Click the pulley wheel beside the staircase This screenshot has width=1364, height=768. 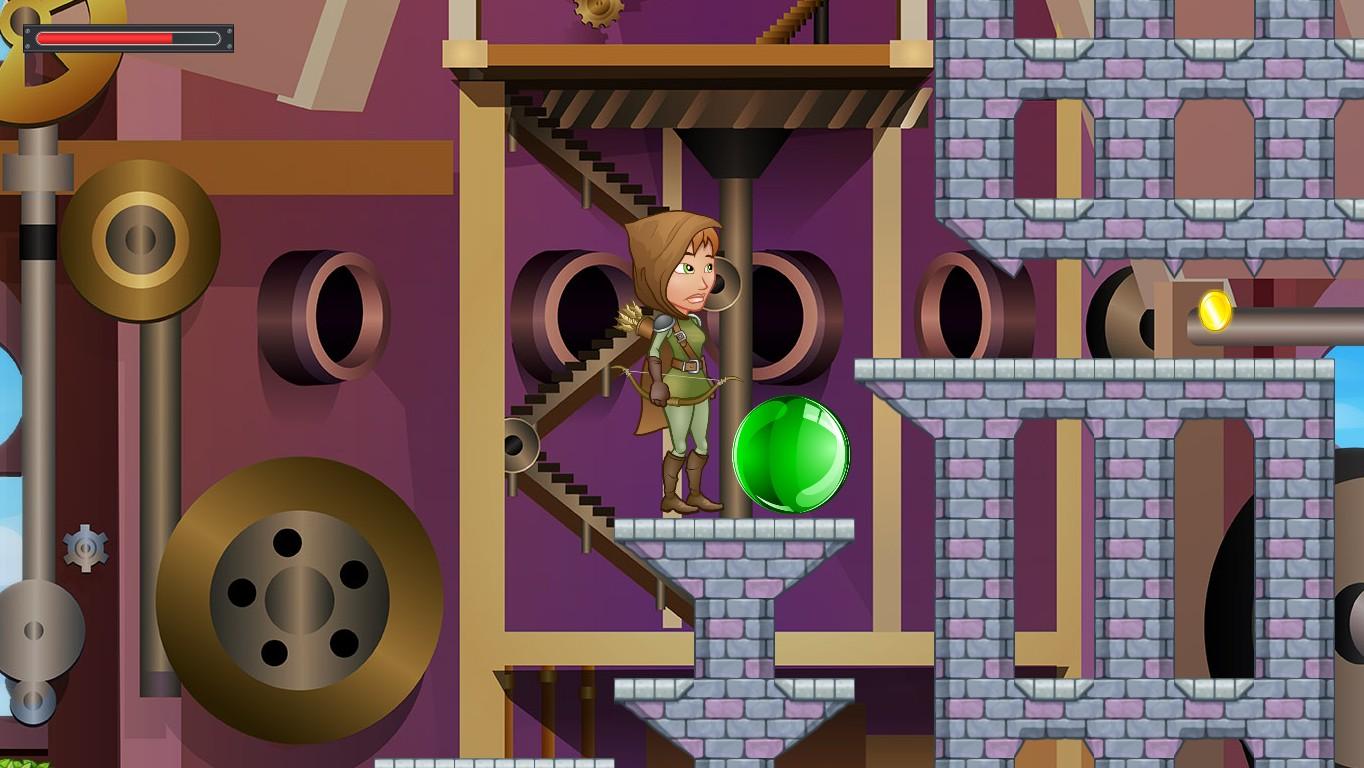pos(520,445)
